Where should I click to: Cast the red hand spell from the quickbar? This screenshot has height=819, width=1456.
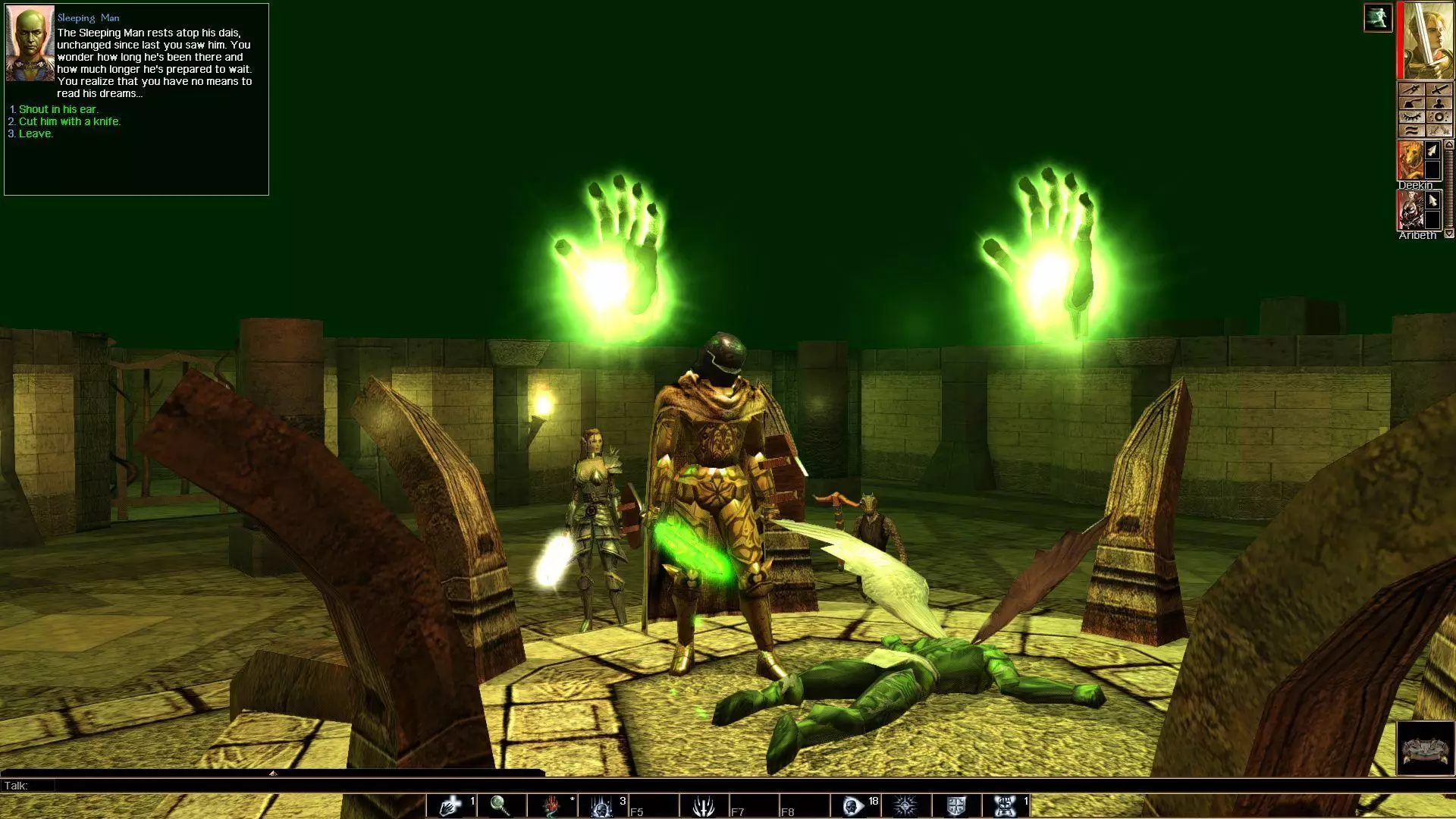[551, 805]
